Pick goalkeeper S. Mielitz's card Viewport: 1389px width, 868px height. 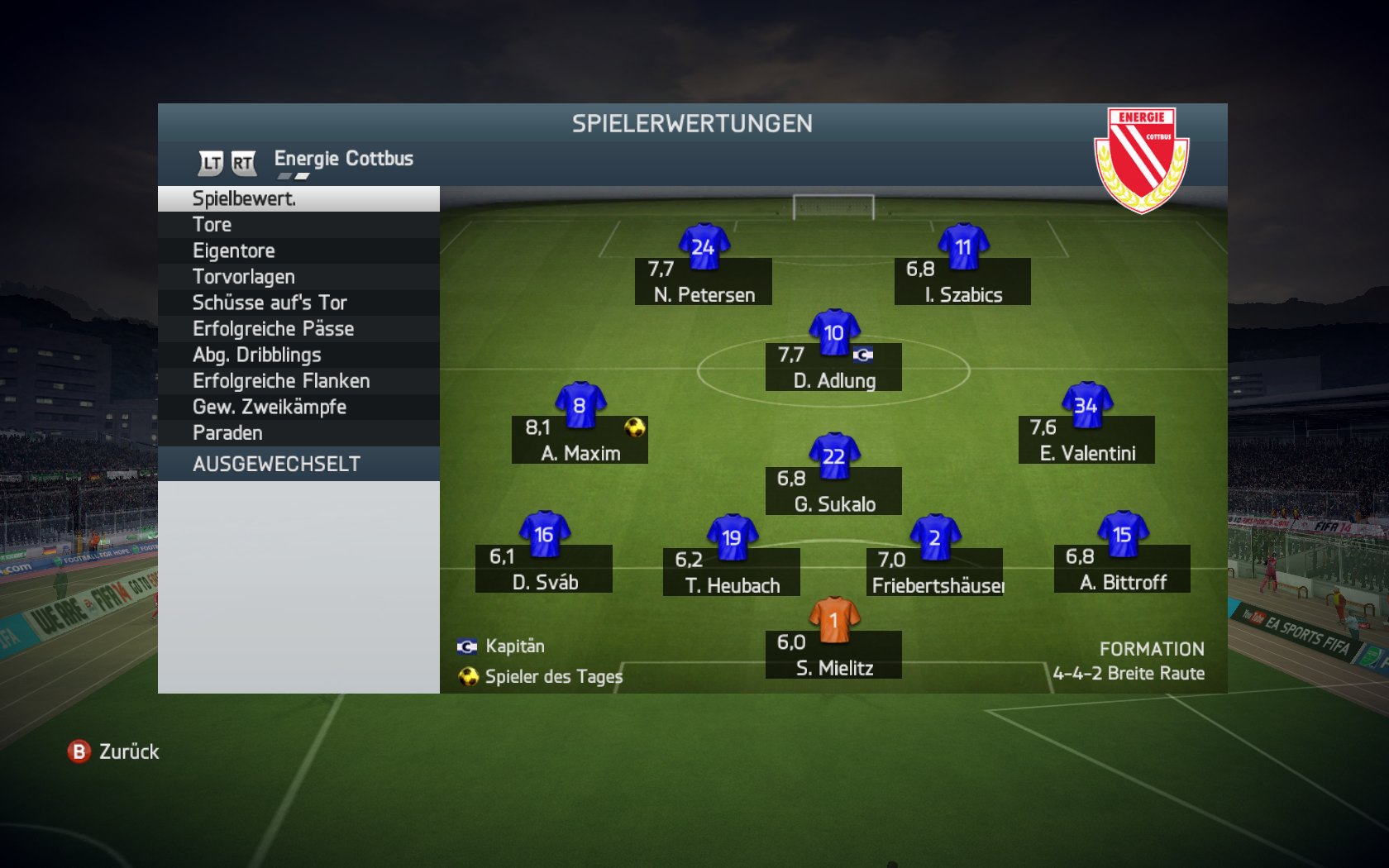click(833, 655)
